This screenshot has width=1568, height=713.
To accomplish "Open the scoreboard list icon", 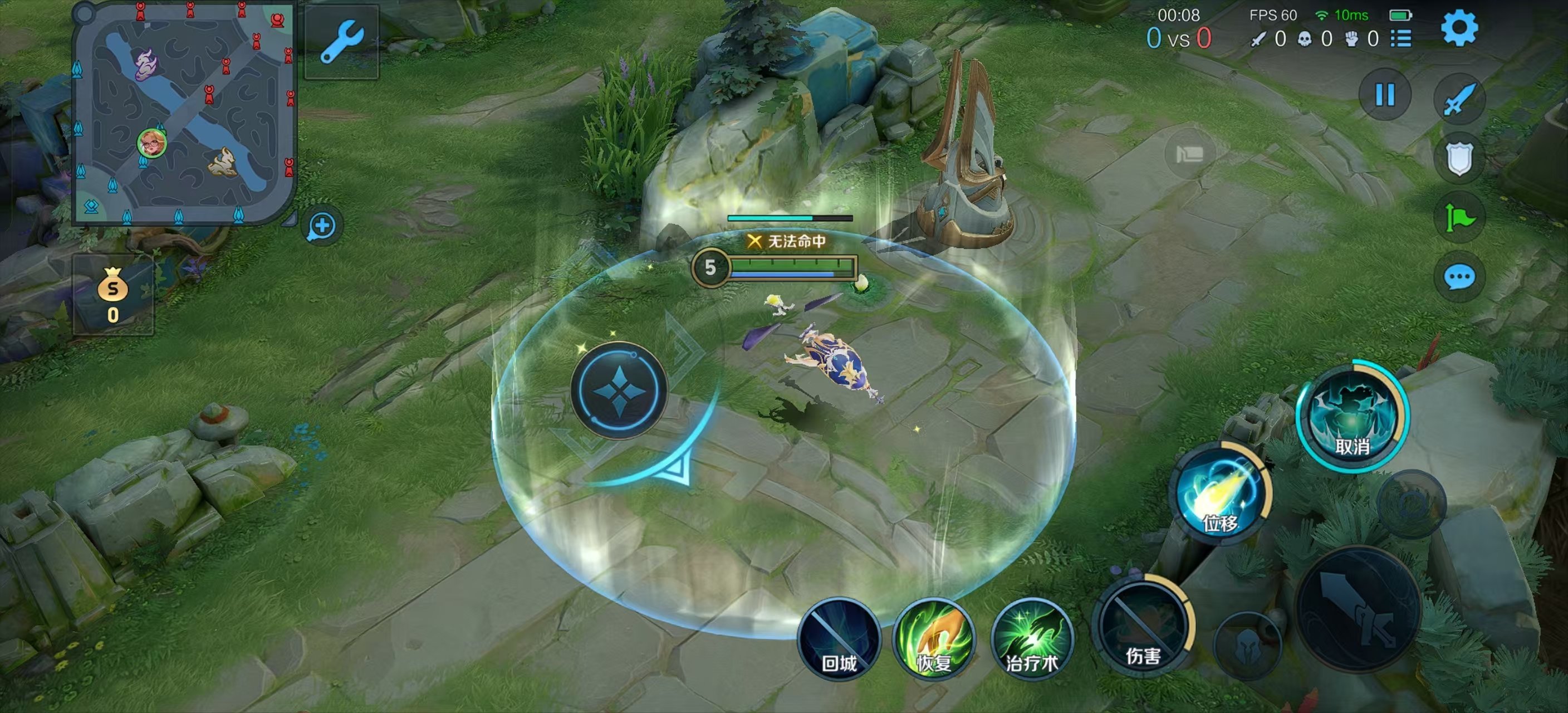I will click(x=1400, y=39).
